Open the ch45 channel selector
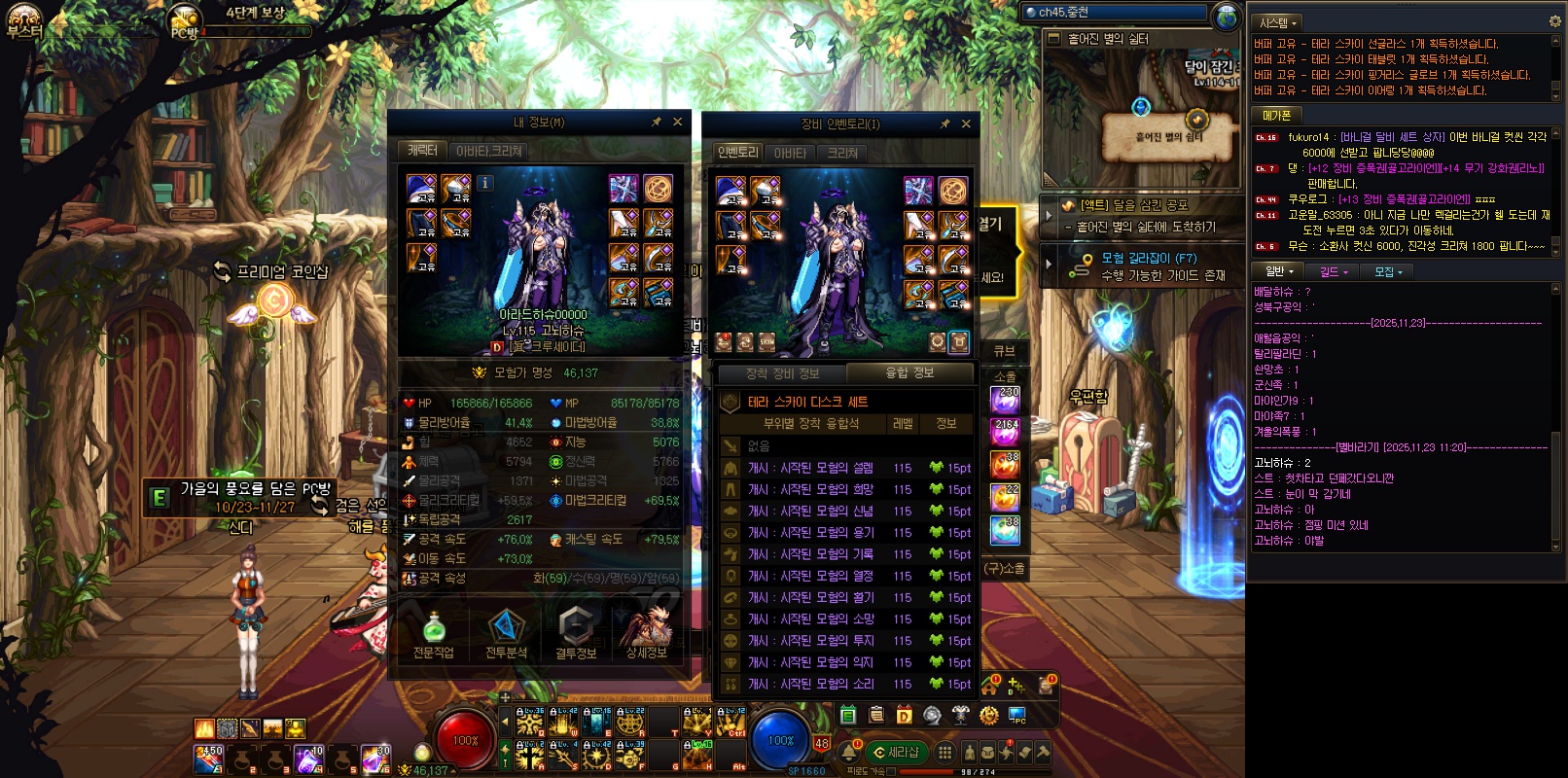 (x=1119, y=13)
